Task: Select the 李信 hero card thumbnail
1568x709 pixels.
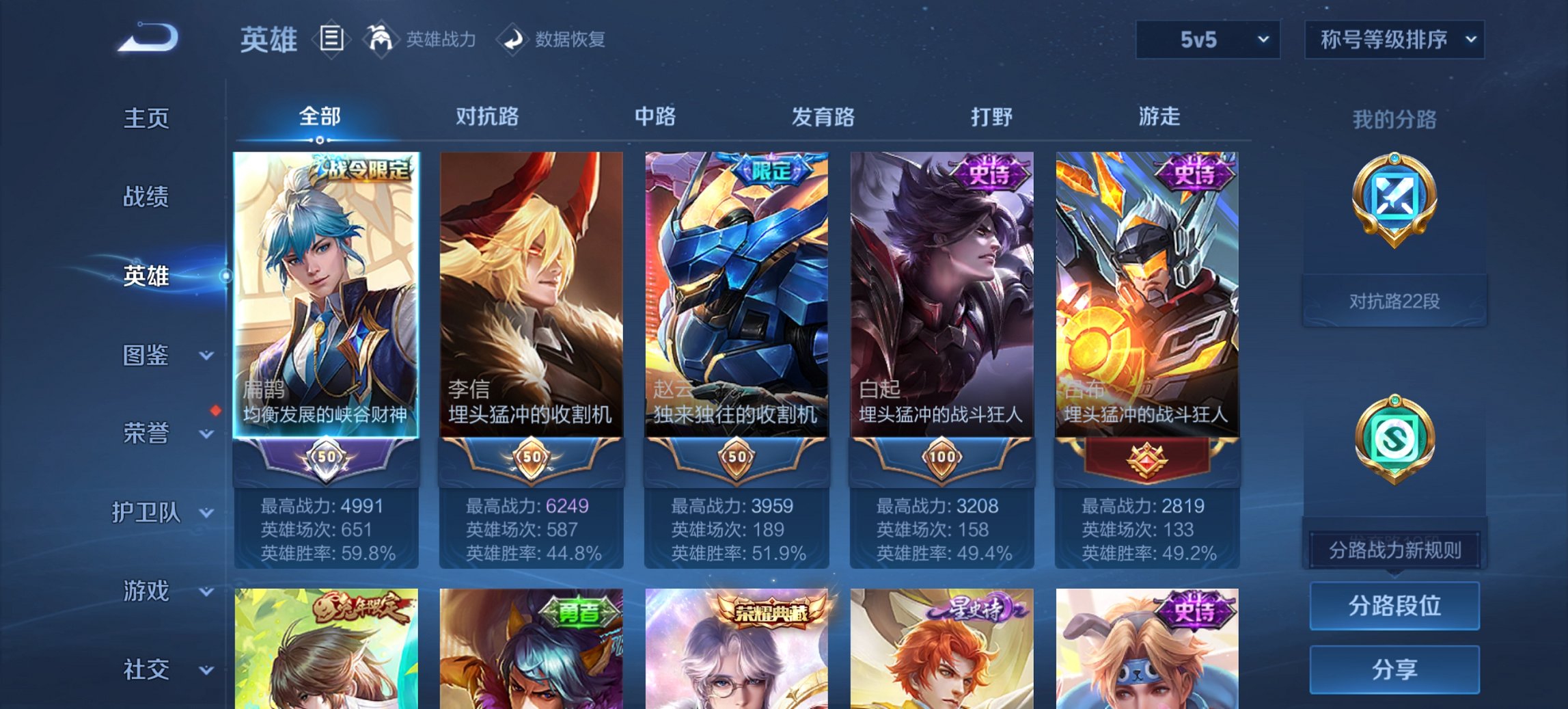Action: pyautogui.click(x=532, y=287)
